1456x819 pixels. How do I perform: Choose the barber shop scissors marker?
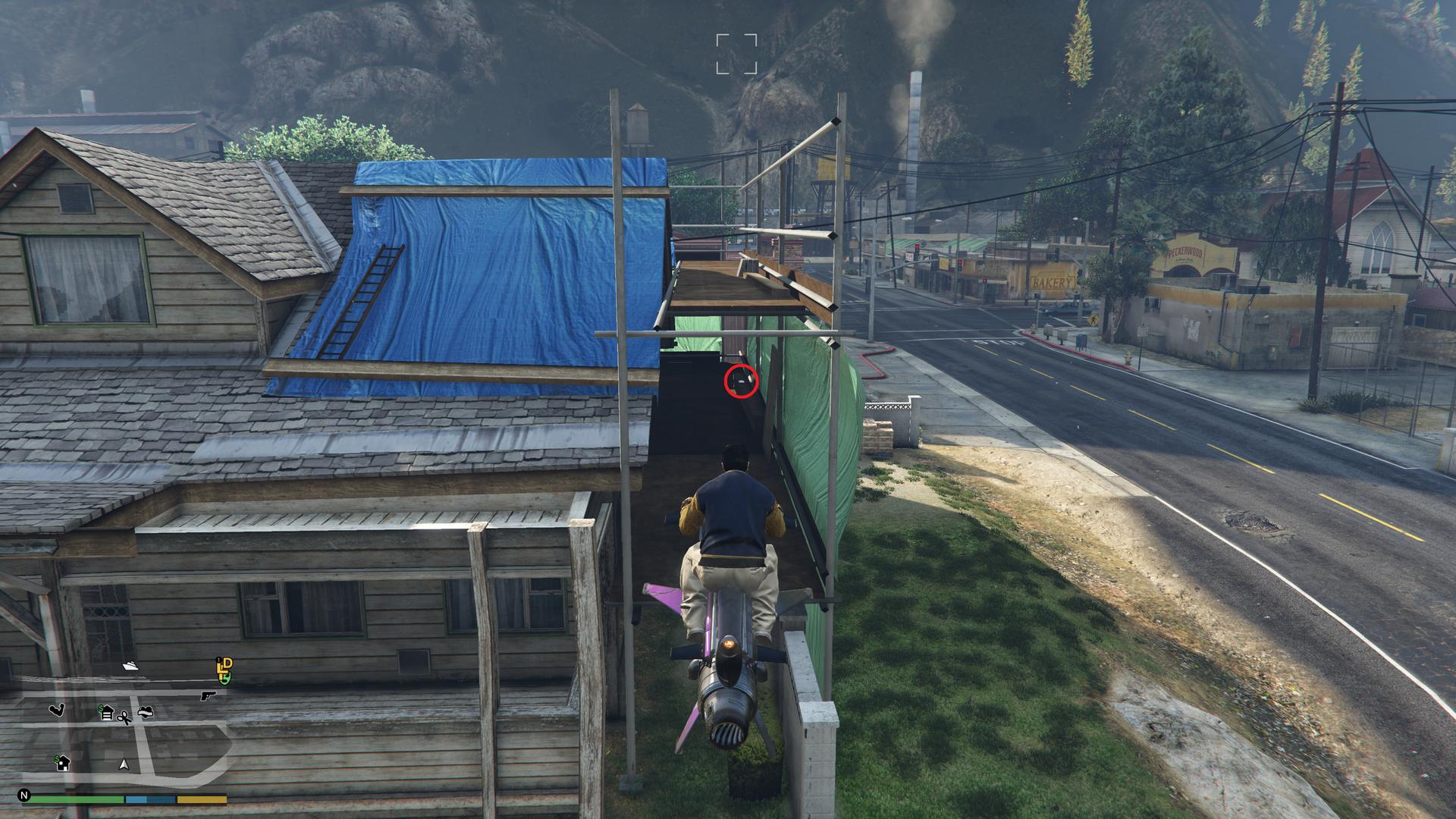(x=124, y=717)
